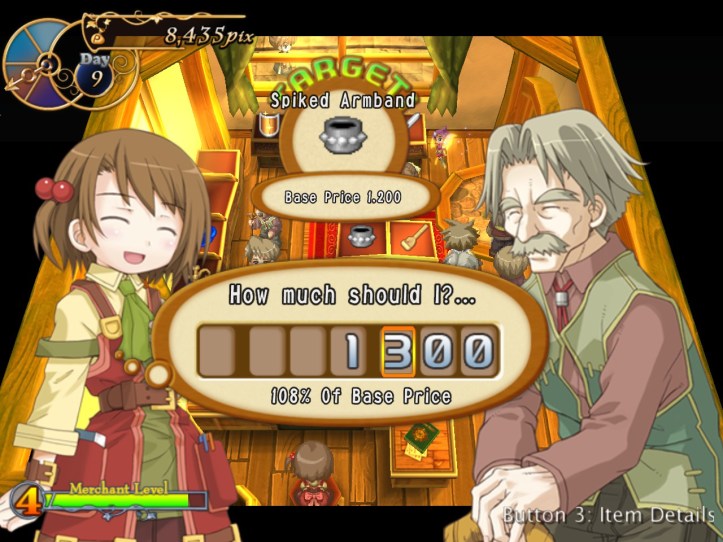The image size is (723, 542).
Task: Select the highlighted hundreds digit 3
Action: (x=398, y=351)
